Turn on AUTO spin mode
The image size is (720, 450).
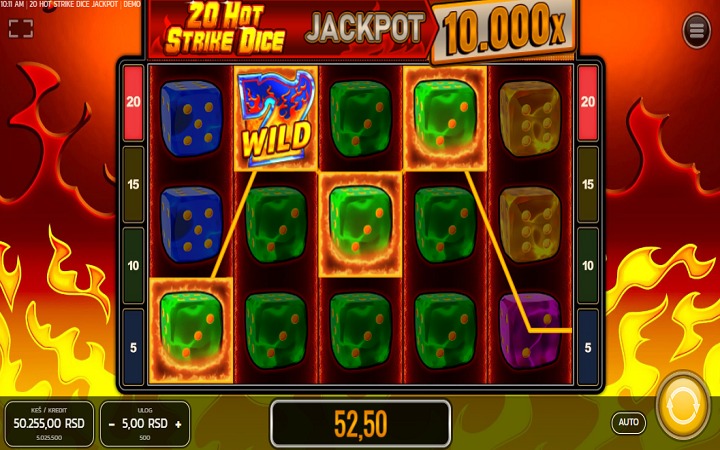tap(628, 422)
